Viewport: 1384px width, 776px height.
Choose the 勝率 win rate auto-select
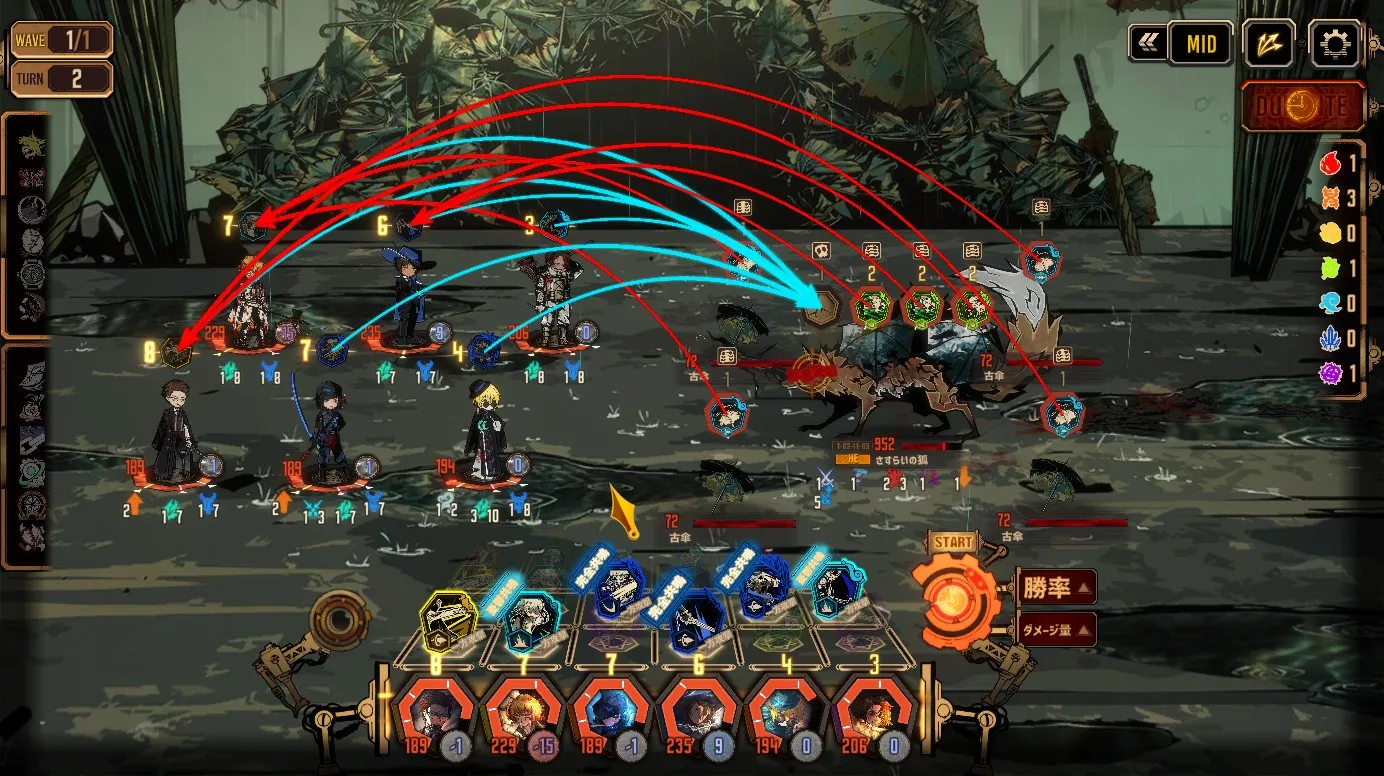[1056, 587]
